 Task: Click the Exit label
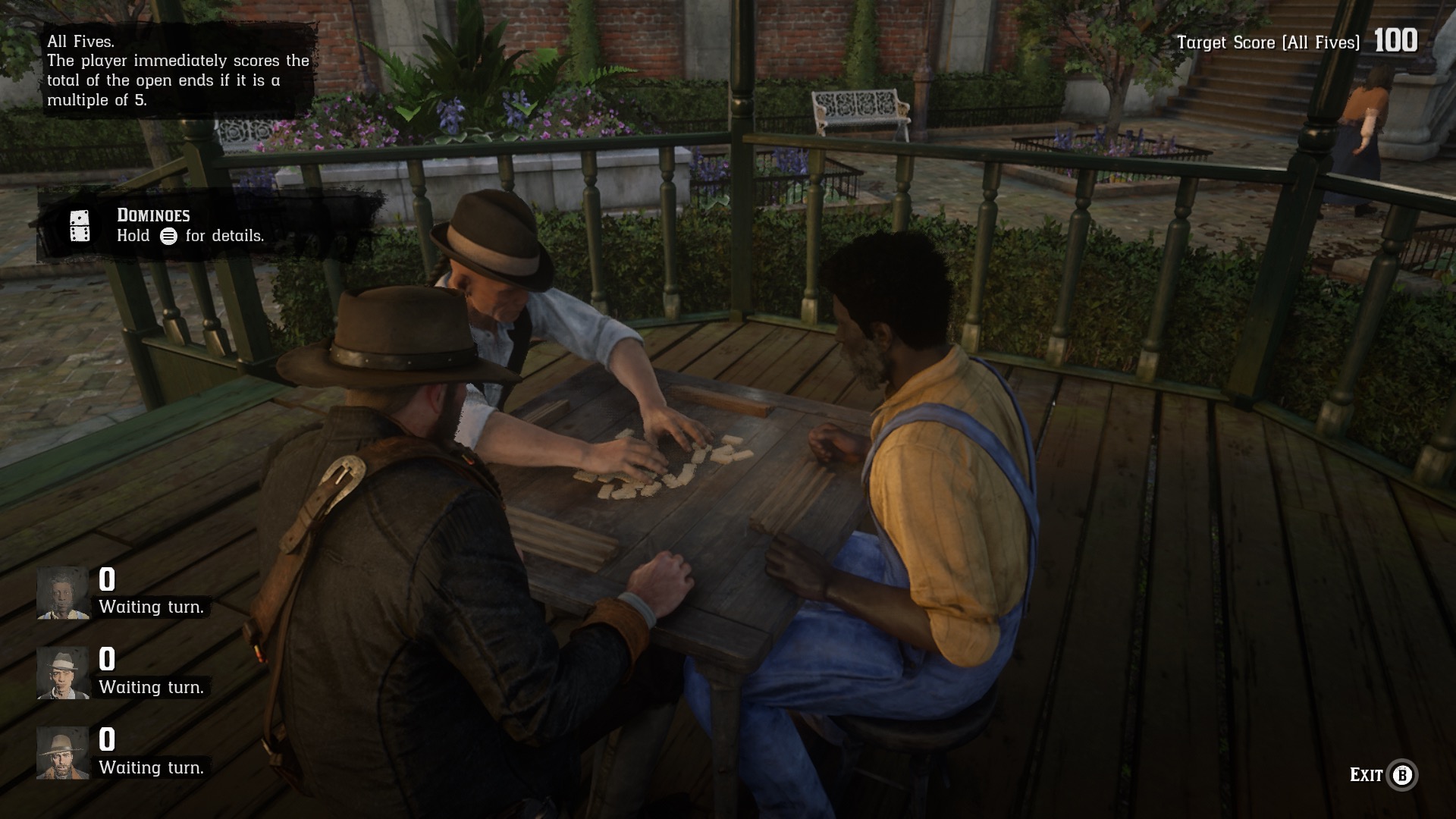(1366, 774)
